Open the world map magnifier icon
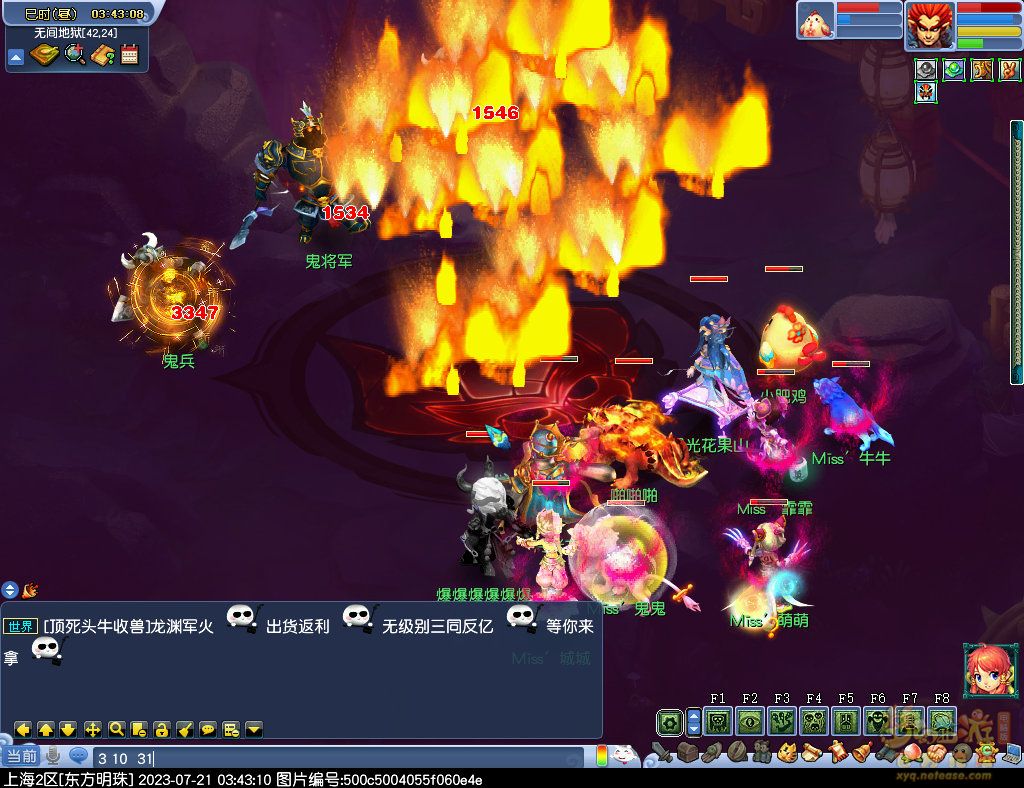Viewport: 1024px width, 788px height. coord(75,55)
